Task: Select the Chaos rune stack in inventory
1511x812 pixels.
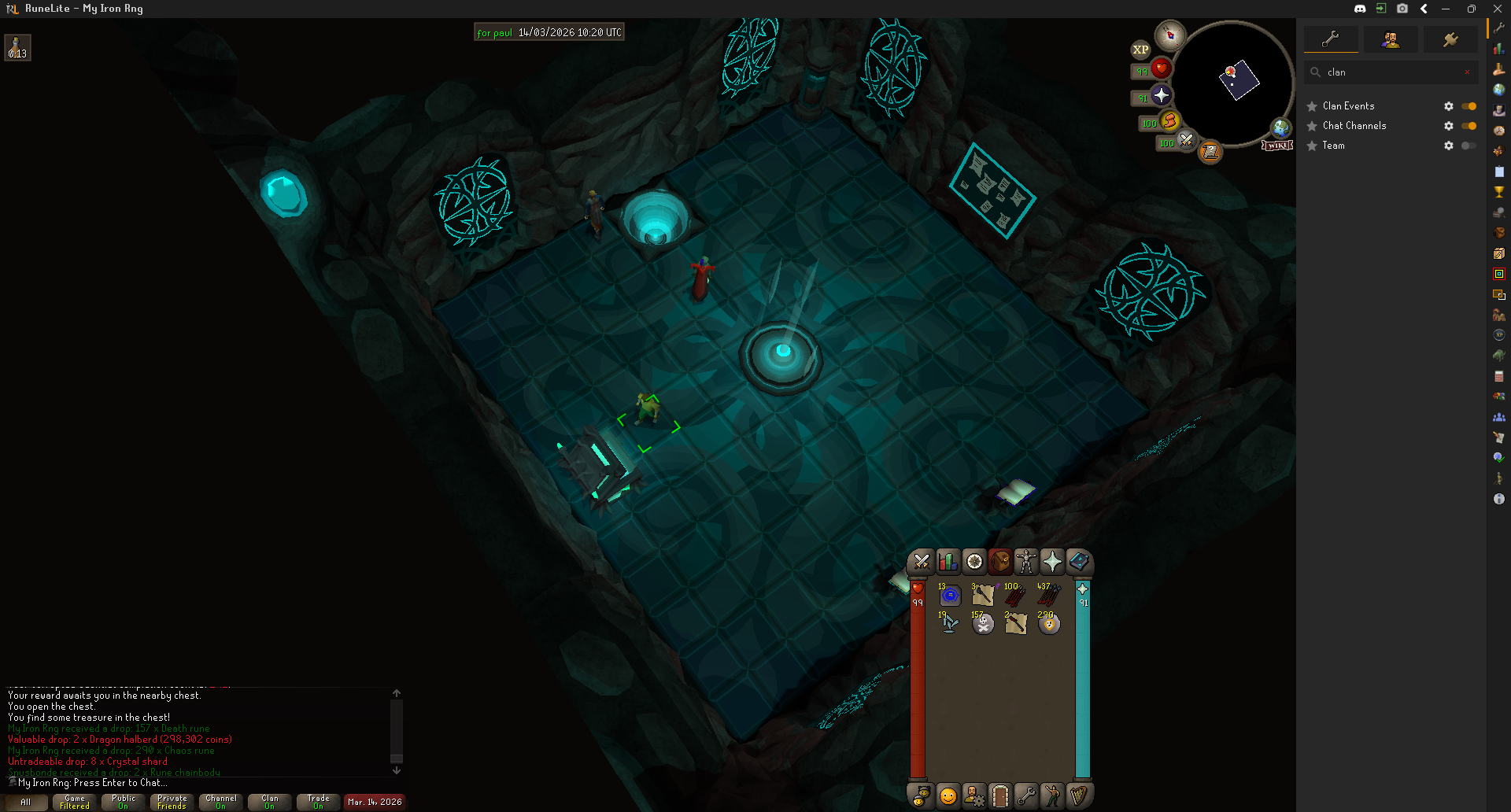Action: pyautogui.click(x=1048, y=623)
